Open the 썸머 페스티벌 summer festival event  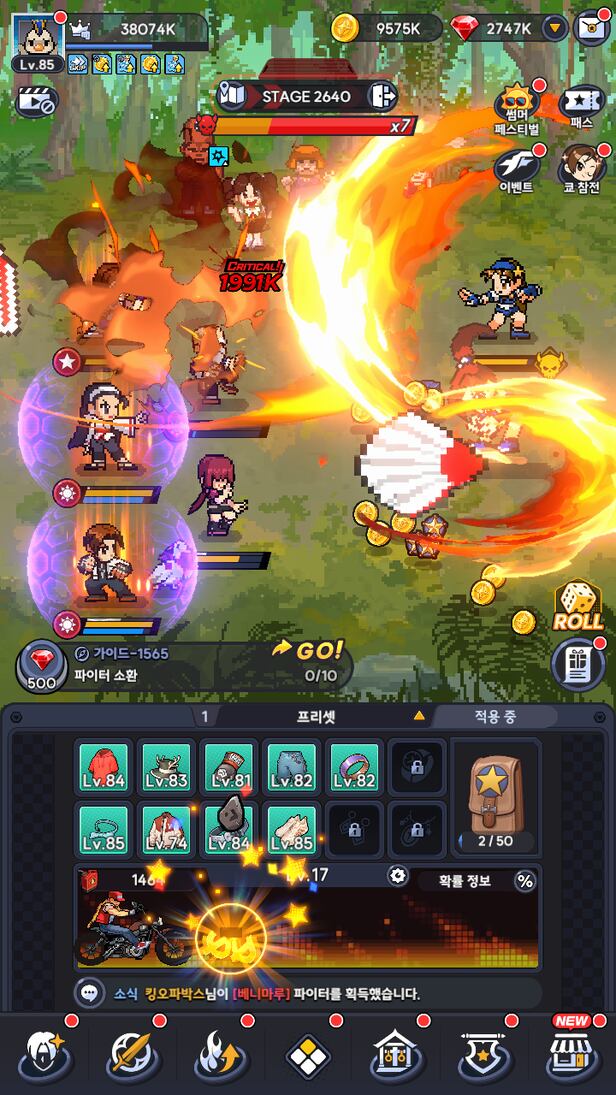point(517,106)
